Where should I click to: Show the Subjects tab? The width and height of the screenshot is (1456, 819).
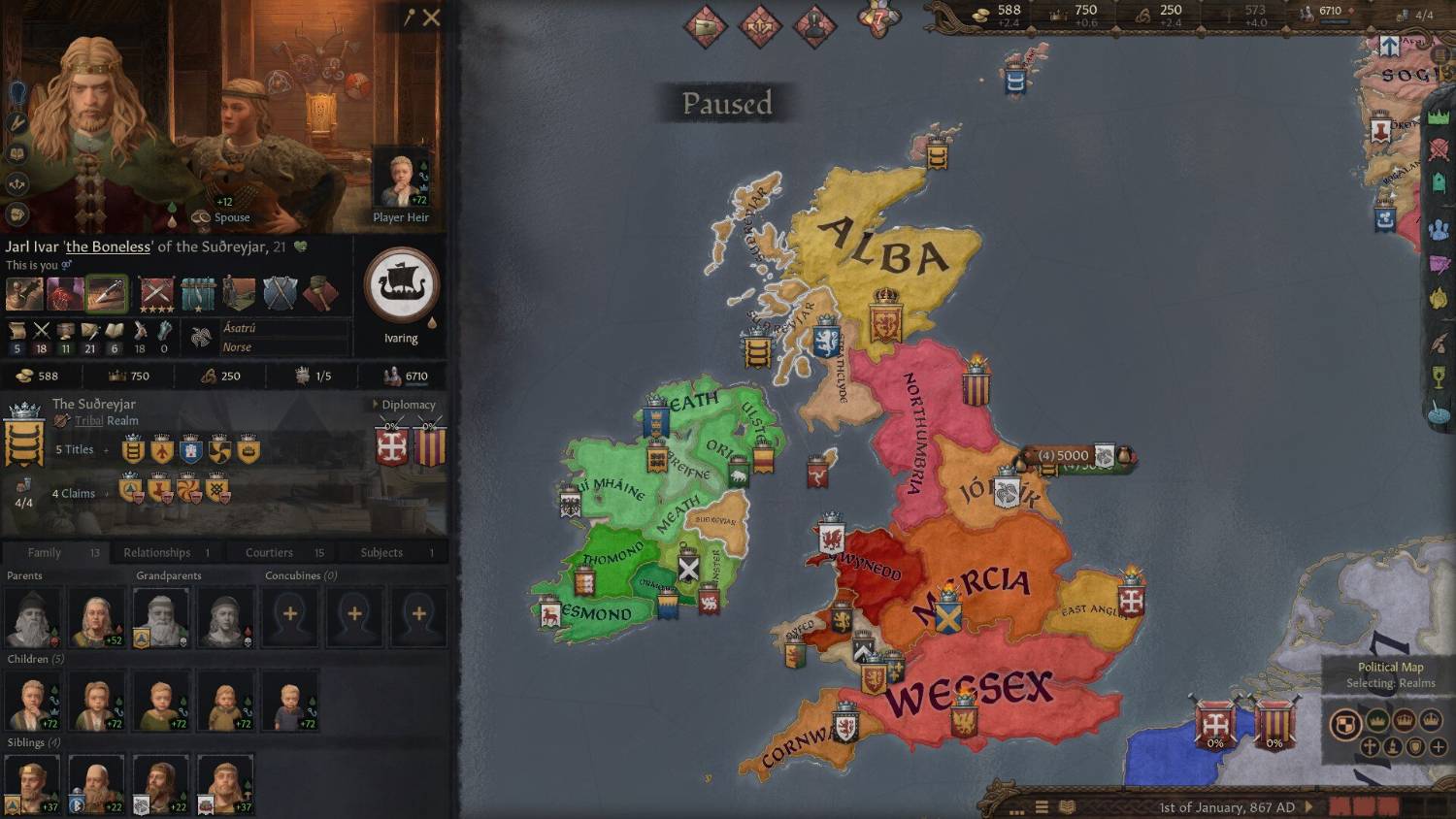[x=381, y=552]
